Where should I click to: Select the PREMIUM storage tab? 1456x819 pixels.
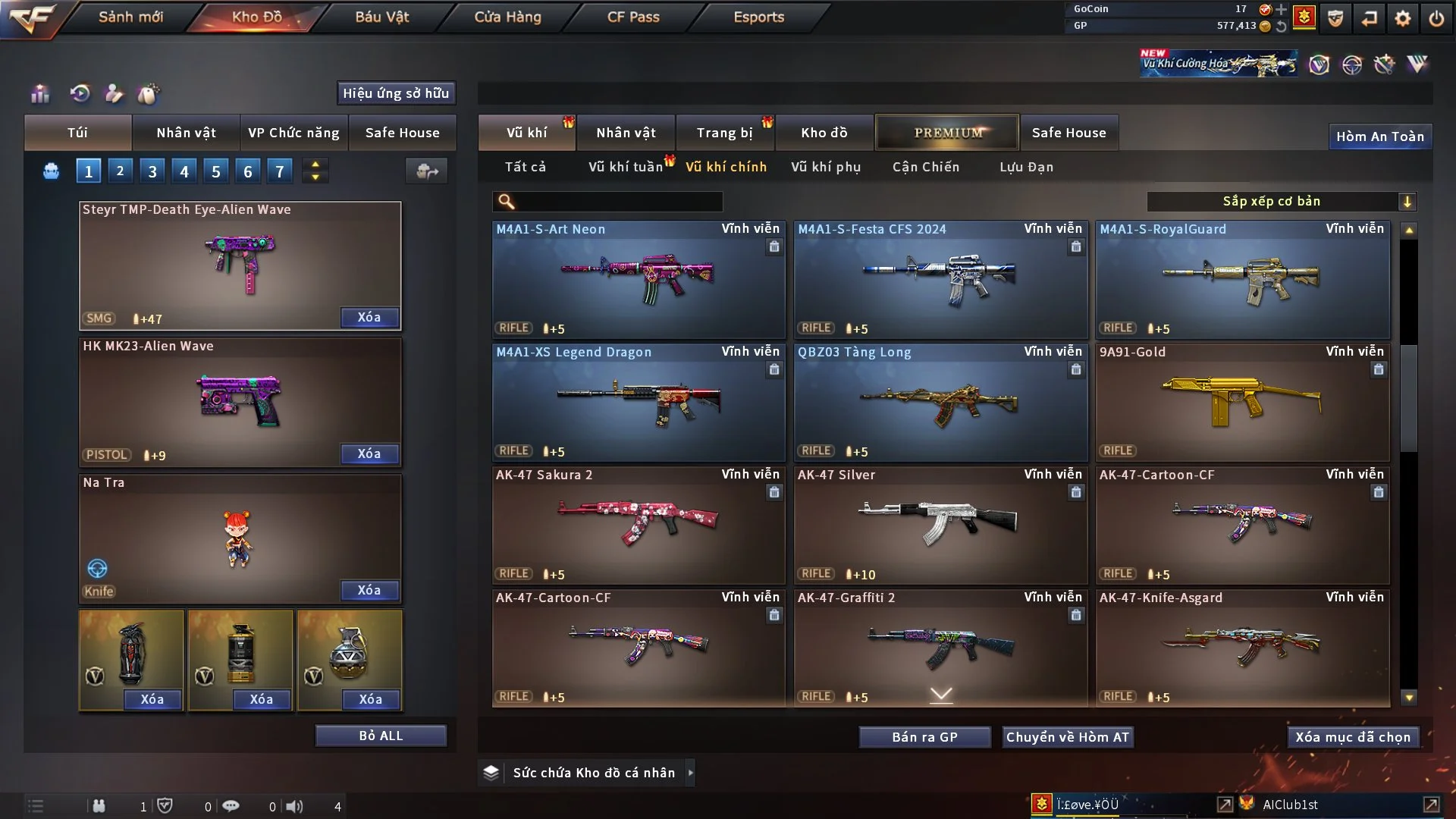click(947, 133)
